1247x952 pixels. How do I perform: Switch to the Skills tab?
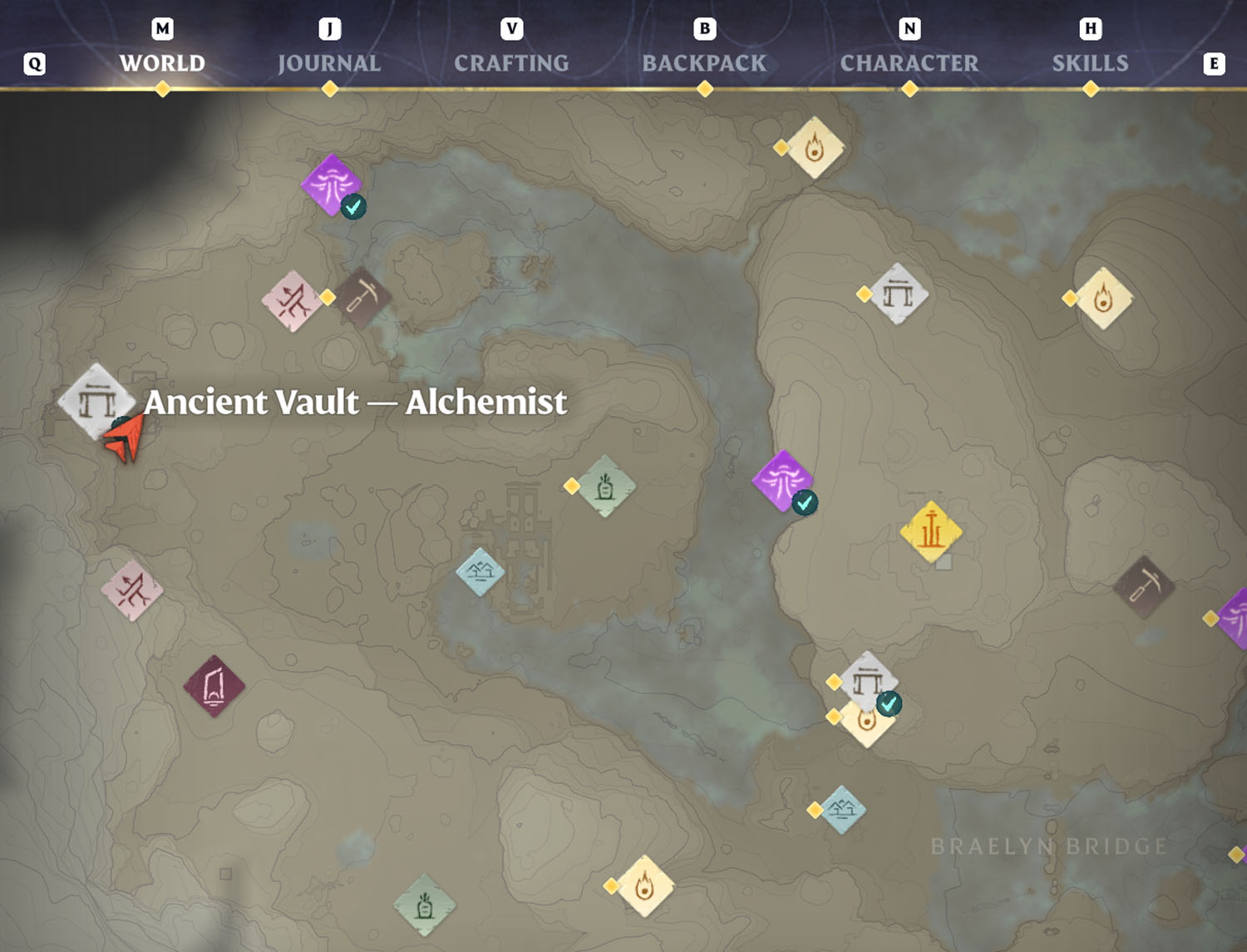pyautogui.click(x=1090, y=63)
